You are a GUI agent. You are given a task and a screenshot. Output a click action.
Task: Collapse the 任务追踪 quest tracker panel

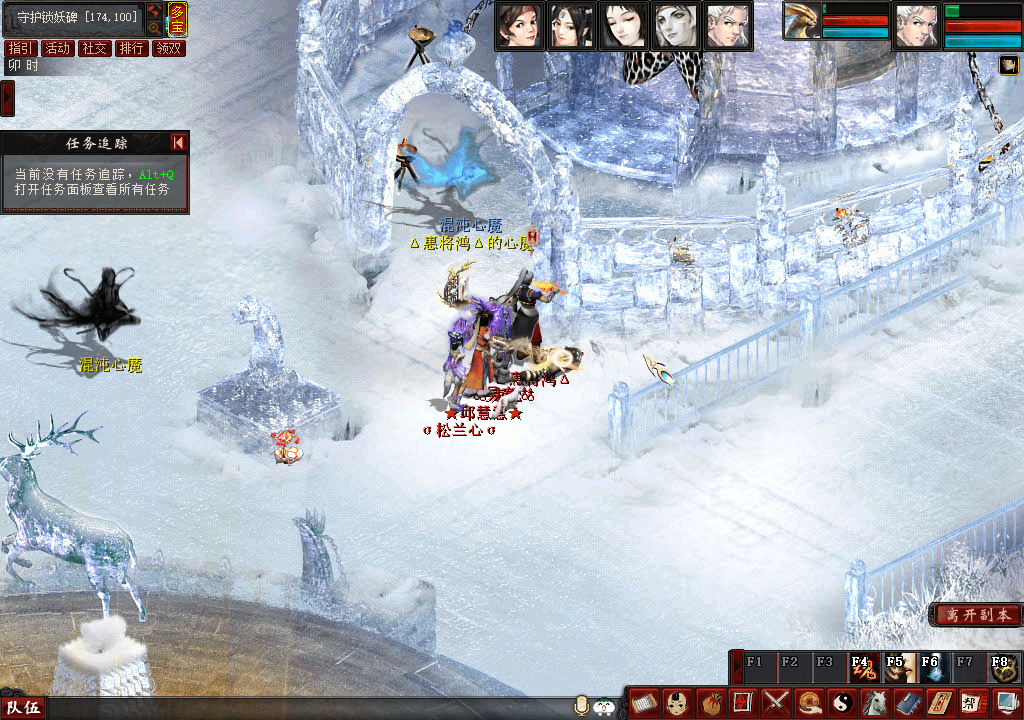click(178, 143)
